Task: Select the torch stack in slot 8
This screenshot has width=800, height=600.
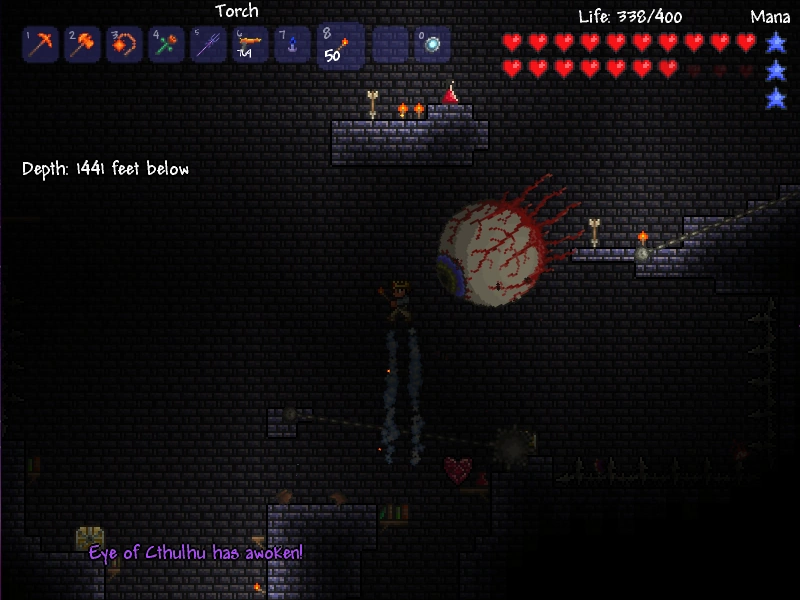Action: 339,46
